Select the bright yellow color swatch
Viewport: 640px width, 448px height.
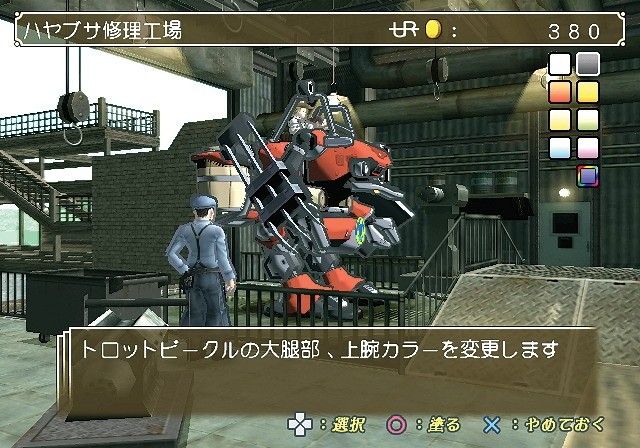pyautogui.click(x=588, y=93)
